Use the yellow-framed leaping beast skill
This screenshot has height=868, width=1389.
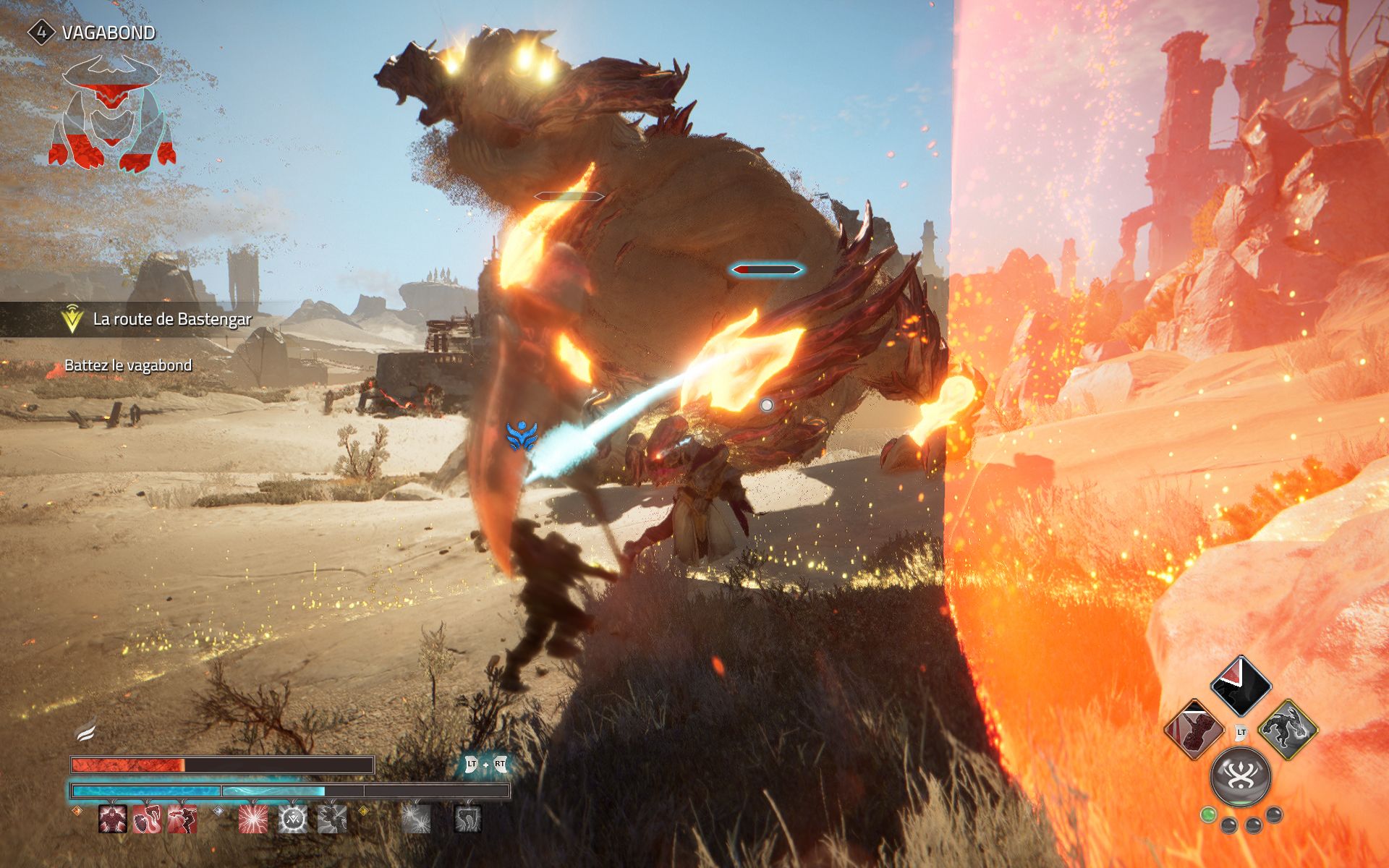pos(1288,729)
